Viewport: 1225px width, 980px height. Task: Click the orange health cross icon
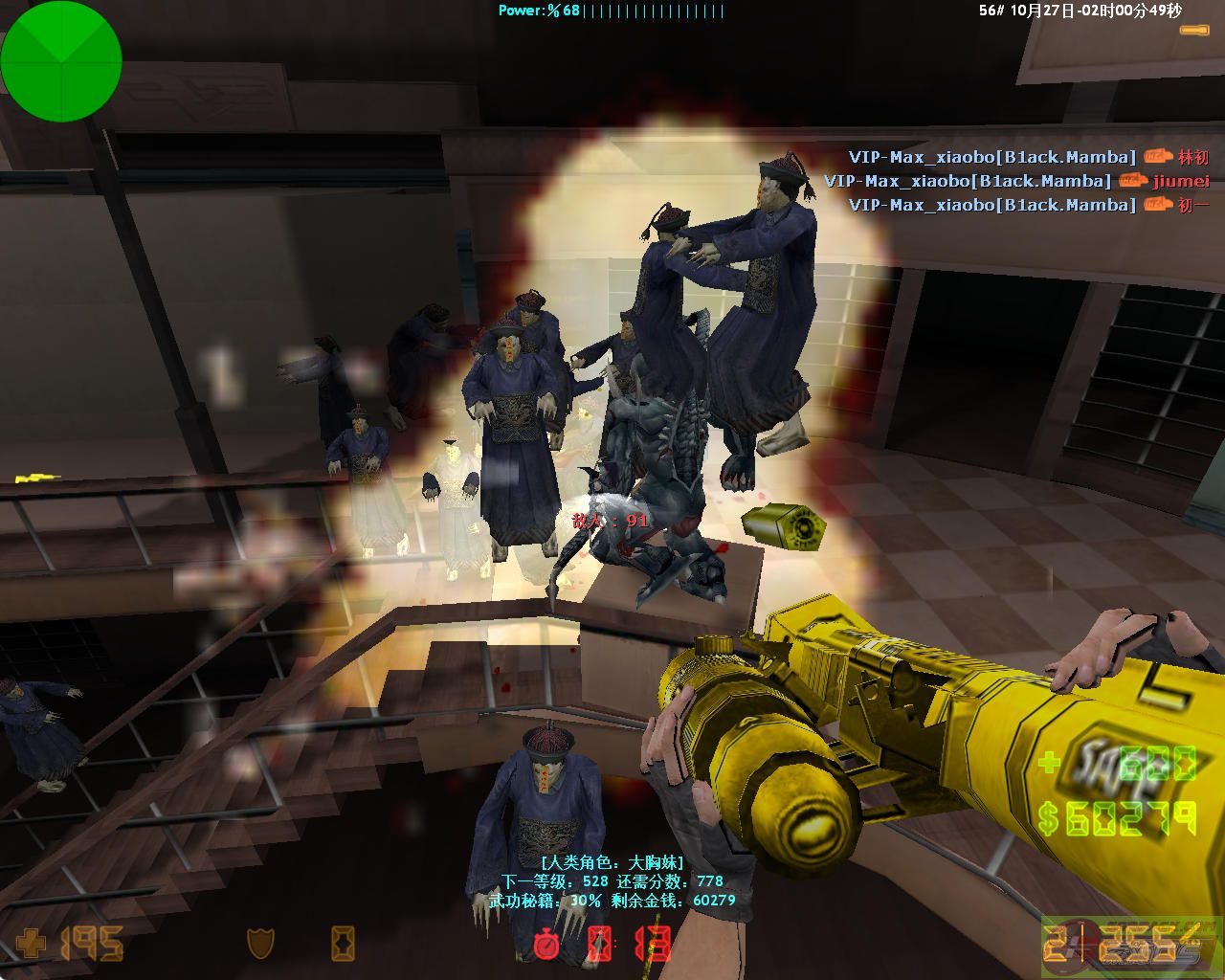tap(31, 944)
